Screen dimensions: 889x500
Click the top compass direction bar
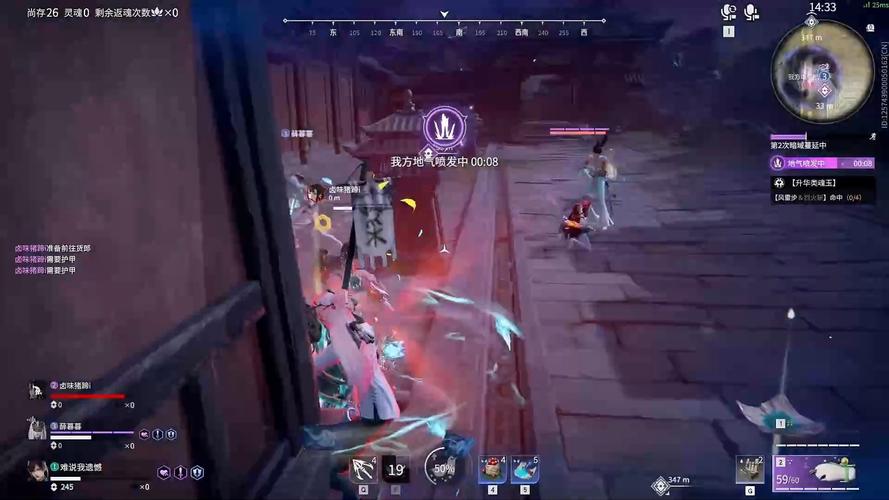point(444,26)
